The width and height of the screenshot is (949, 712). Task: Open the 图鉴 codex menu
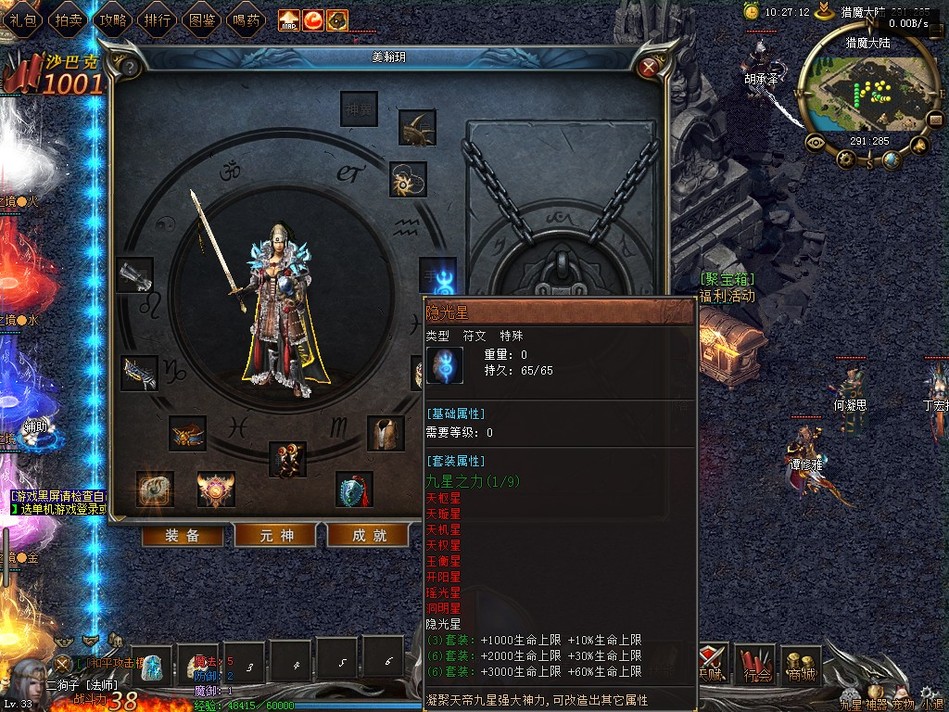tap(201, 17)
